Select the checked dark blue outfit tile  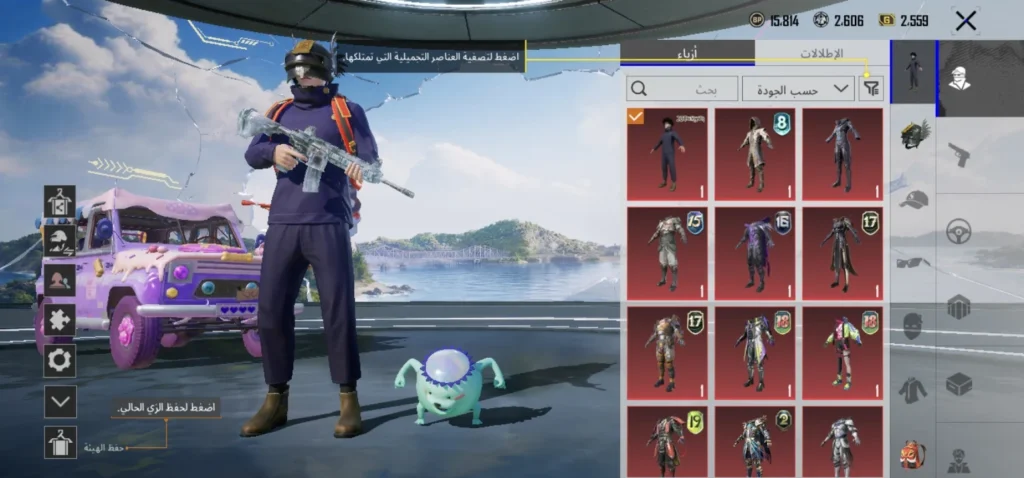(x=667, y=154)
